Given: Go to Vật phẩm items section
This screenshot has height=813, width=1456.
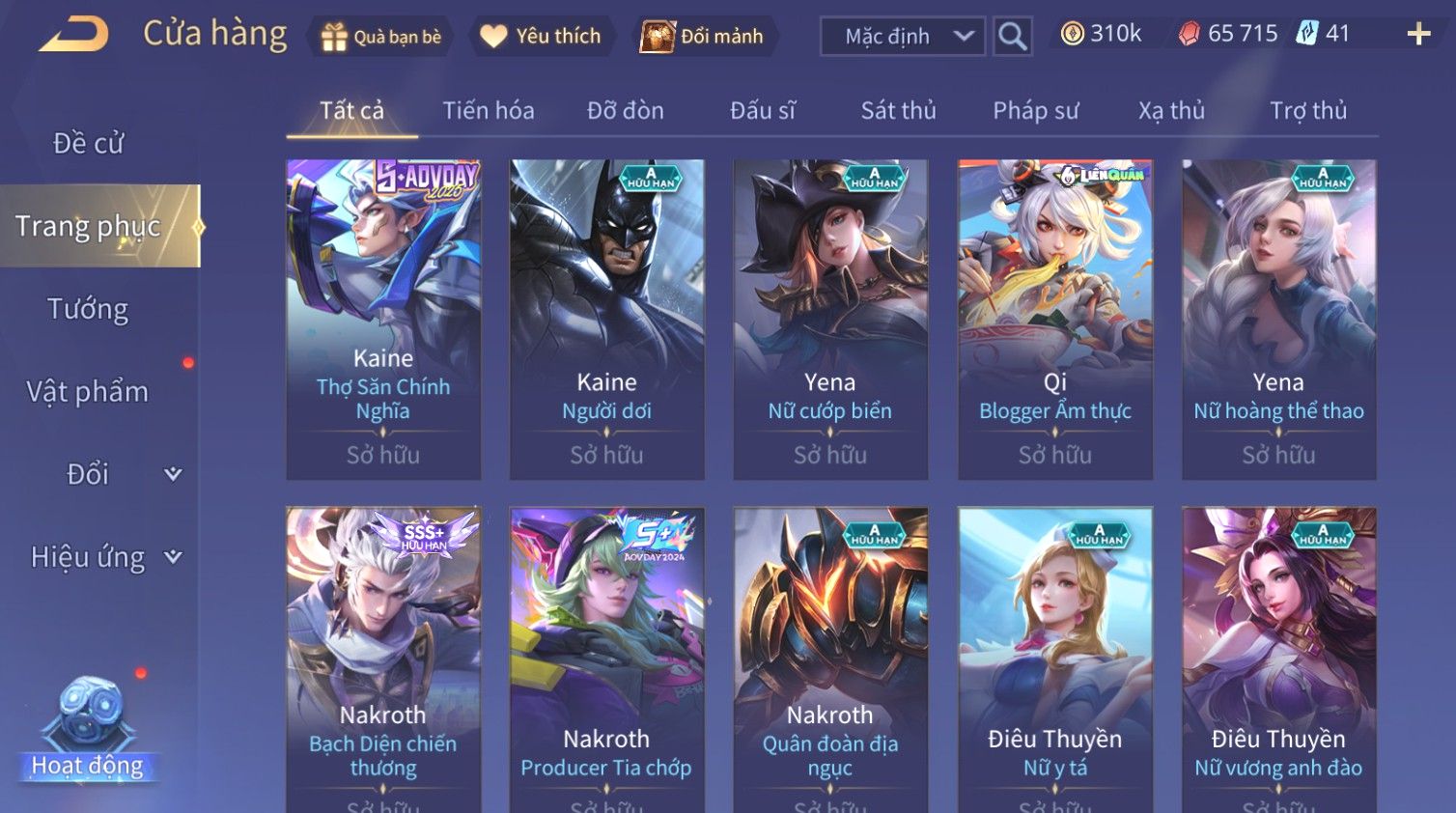Looking at the screenshot, I should pos(88,392).
